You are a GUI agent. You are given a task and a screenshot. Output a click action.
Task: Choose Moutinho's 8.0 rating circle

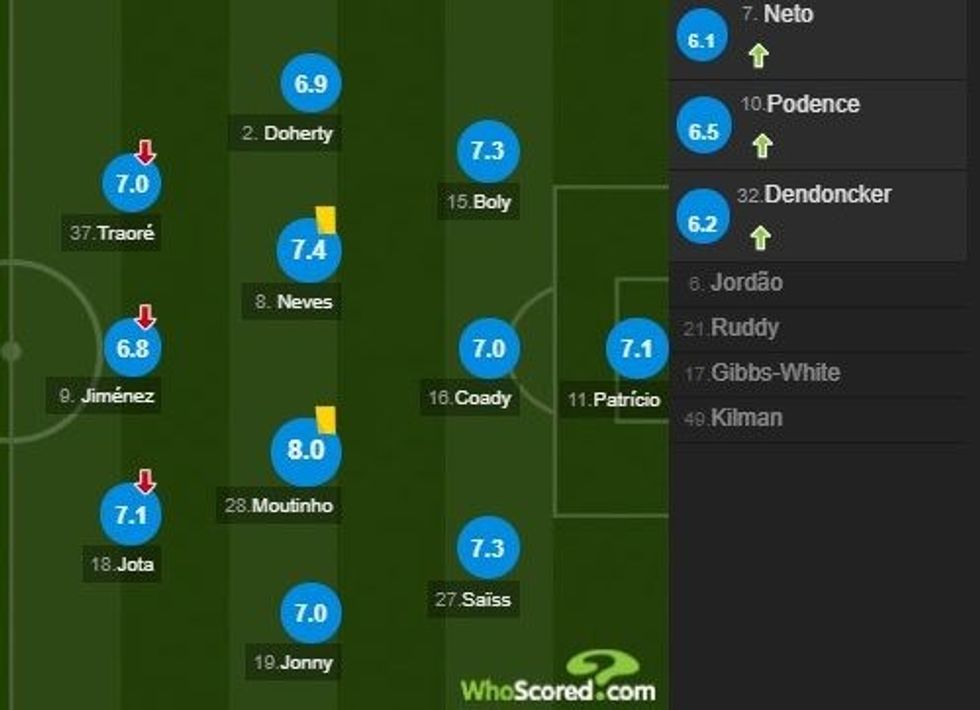(306, 451)
